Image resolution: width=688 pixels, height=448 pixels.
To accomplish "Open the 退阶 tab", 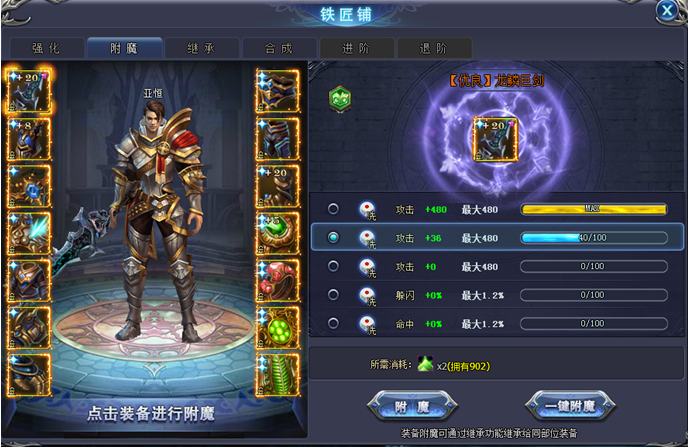I will (x=435, y=48).
